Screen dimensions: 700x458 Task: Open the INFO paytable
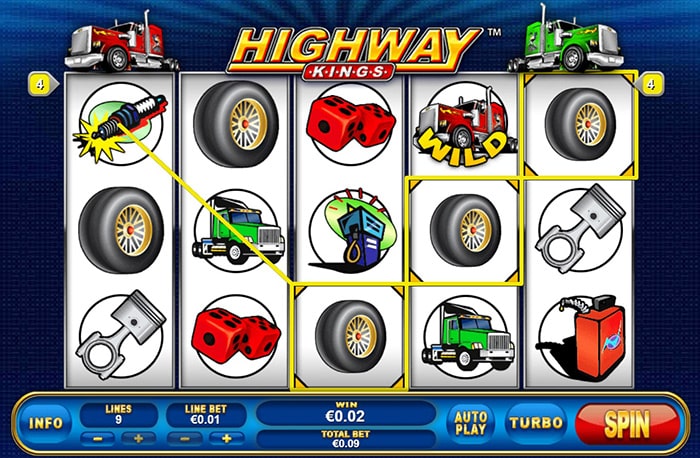click(46, 423)
